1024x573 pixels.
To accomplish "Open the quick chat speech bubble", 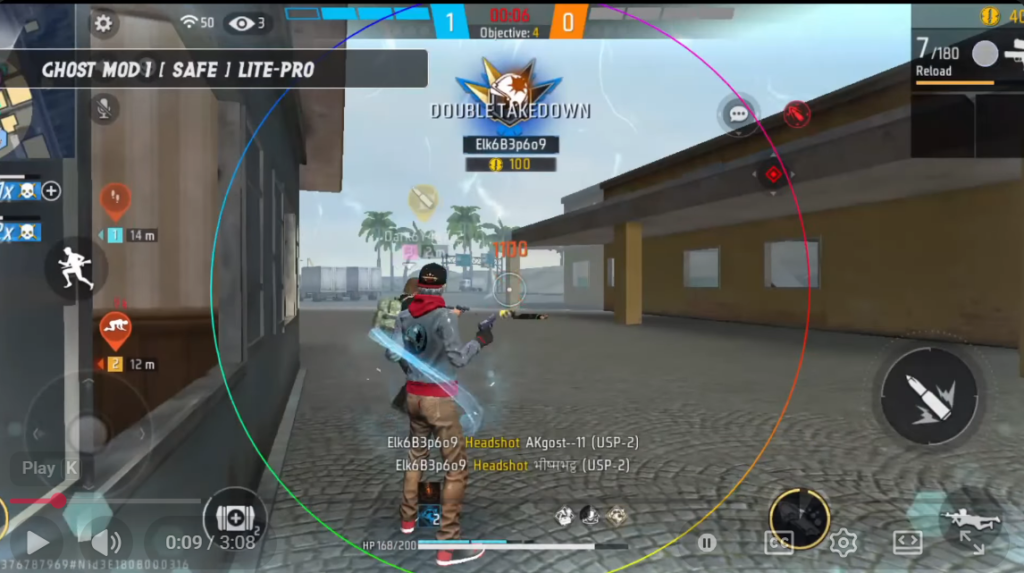I will coord(739,114).
